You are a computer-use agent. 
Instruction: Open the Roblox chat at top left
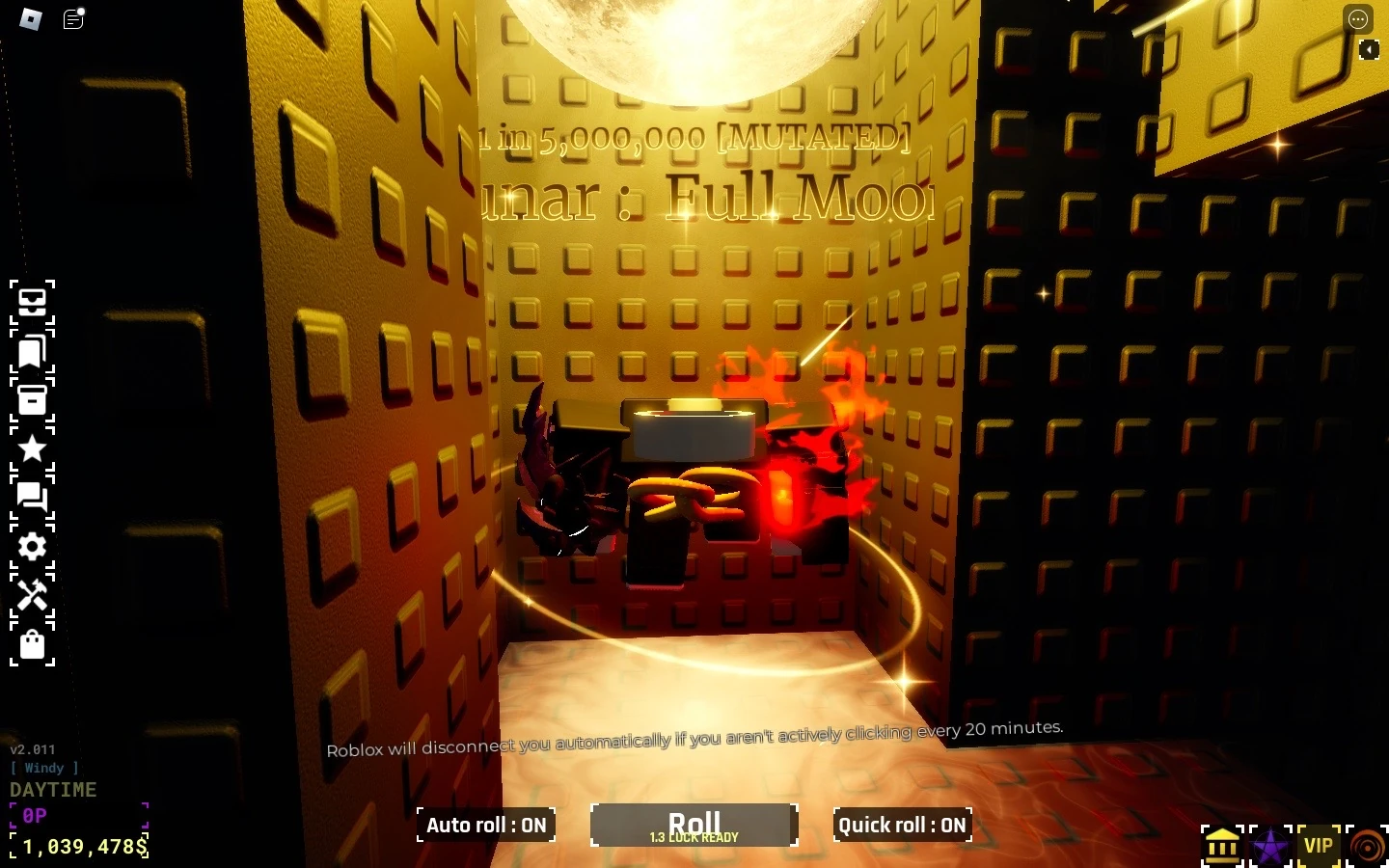click(72, 20)
